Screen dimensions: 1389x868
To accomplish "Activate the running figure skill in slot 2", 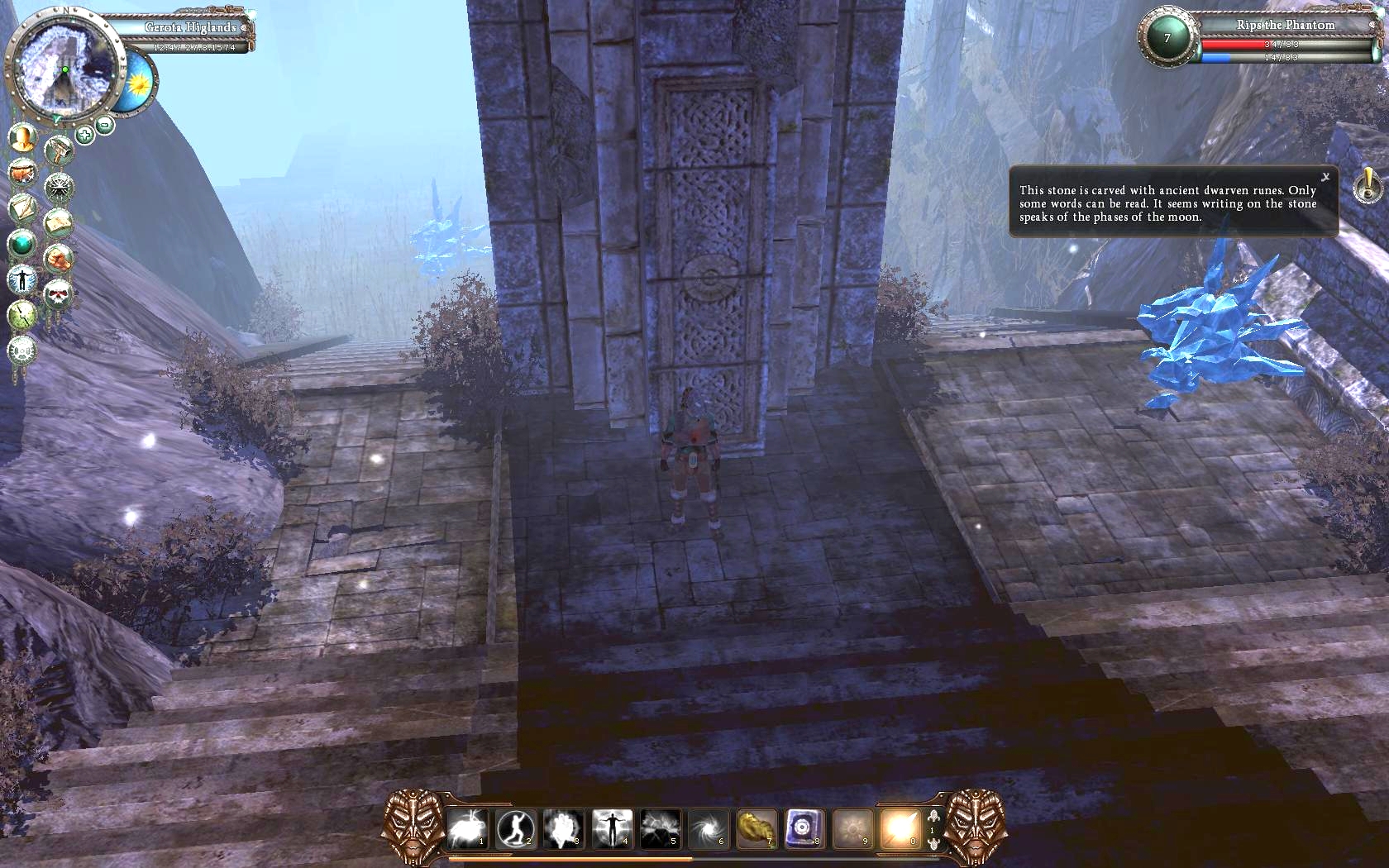I will [515, 827].
